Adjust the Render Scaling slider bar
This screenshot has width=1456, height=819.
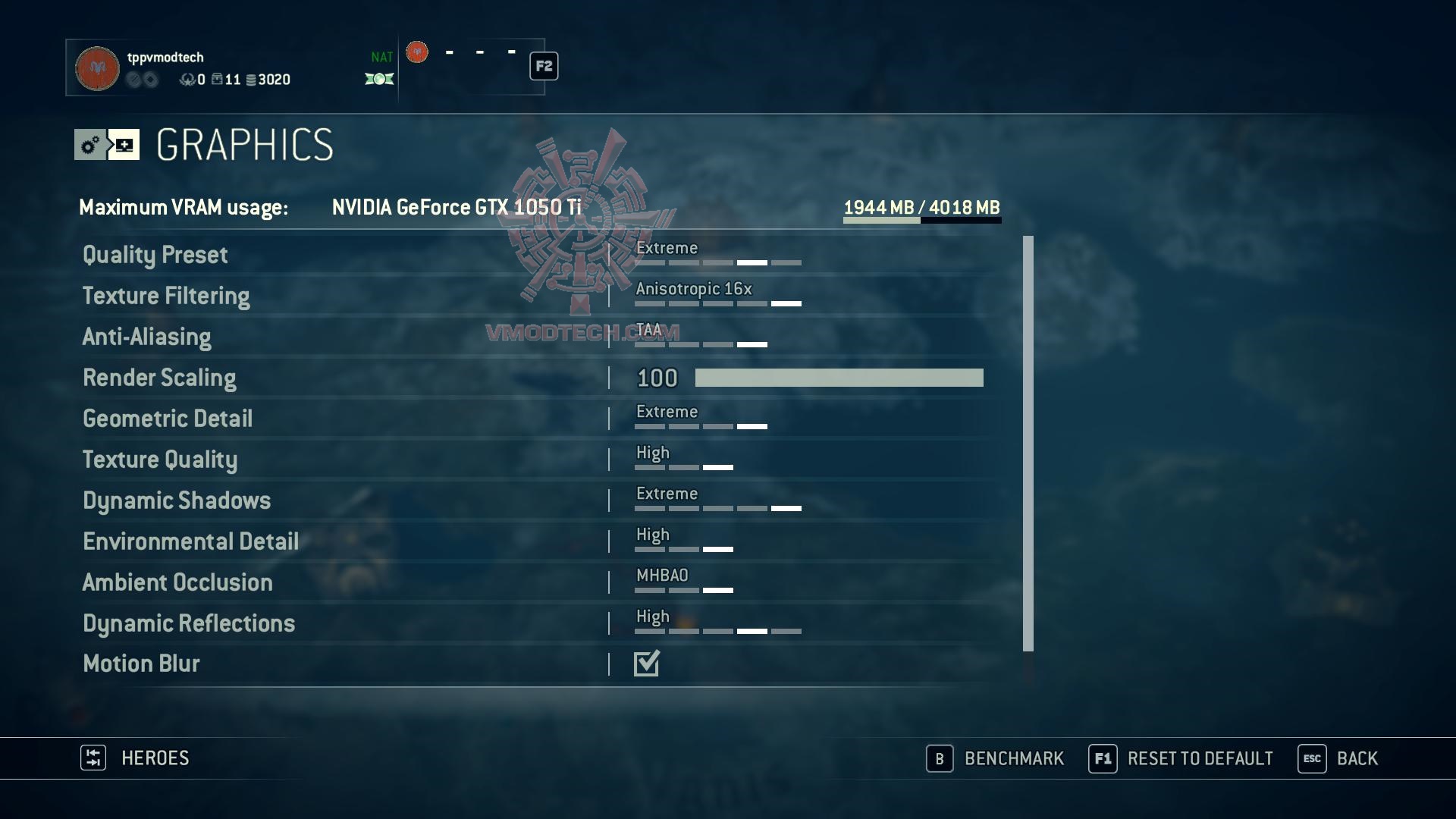click(x=839, y=378)
